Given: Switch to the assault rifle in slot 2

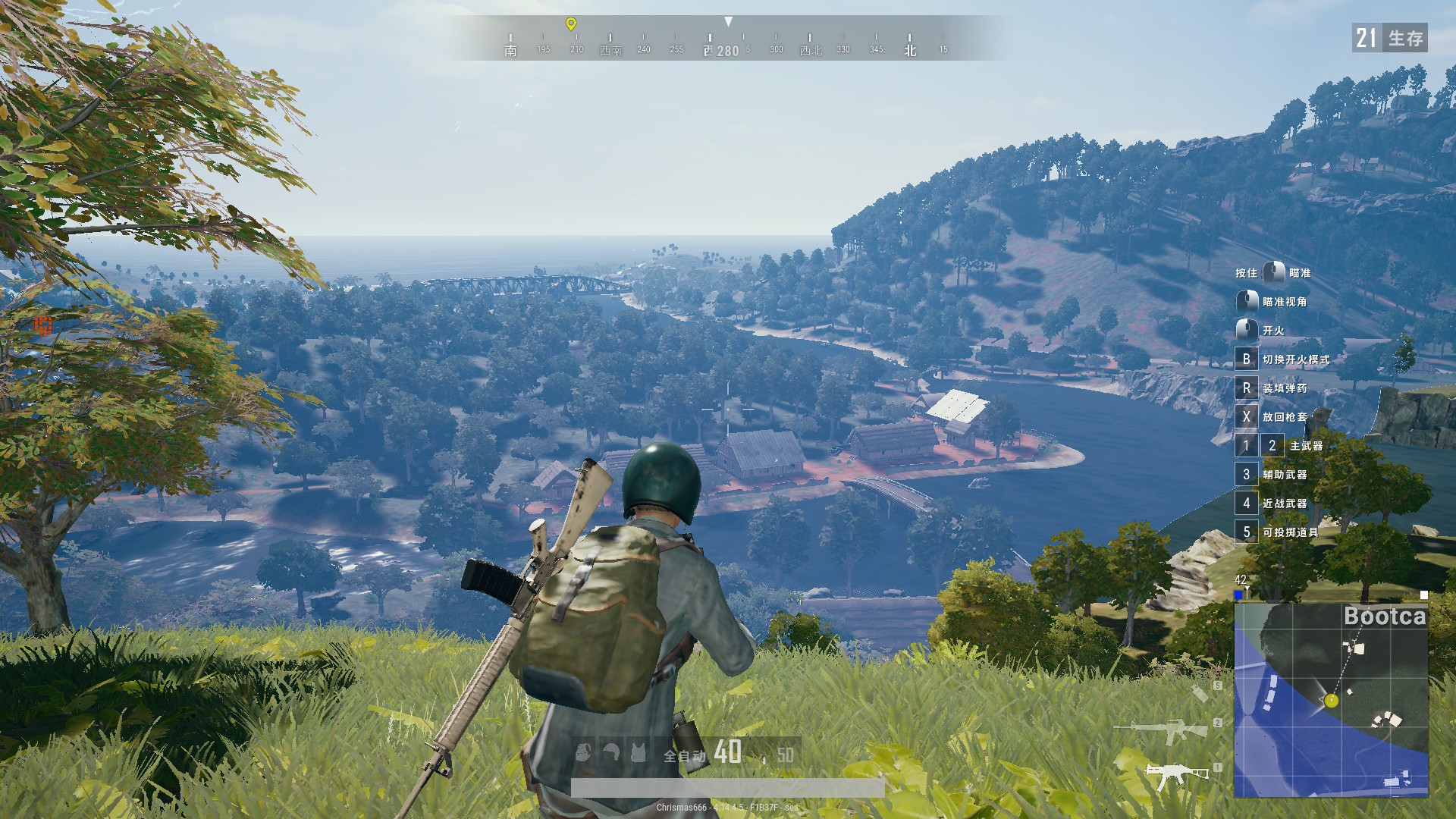Looking at the screenshot, I should coord(1160,730).
